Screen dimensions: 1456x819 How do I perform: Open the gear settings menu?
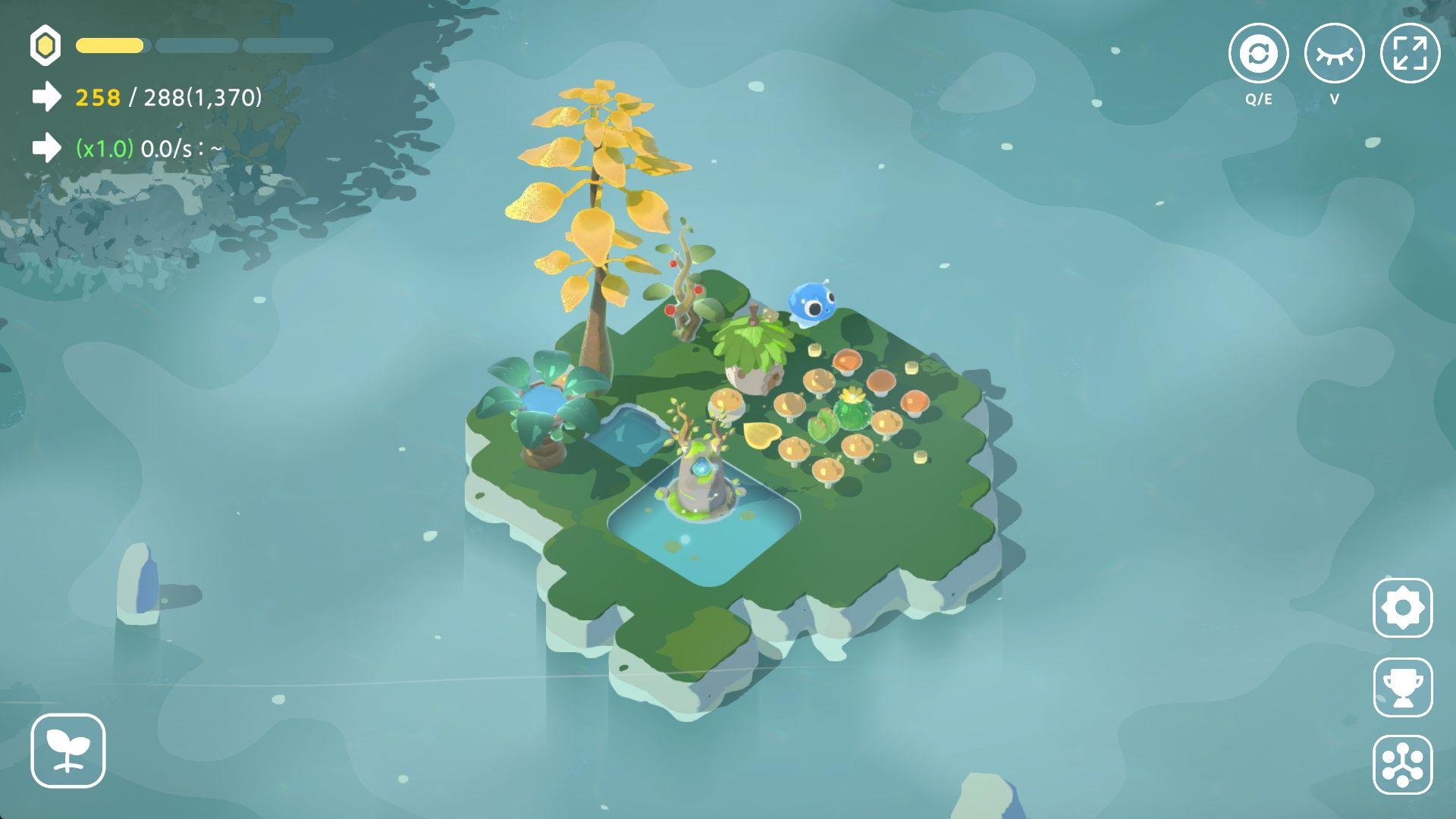tap(1402, 608)
